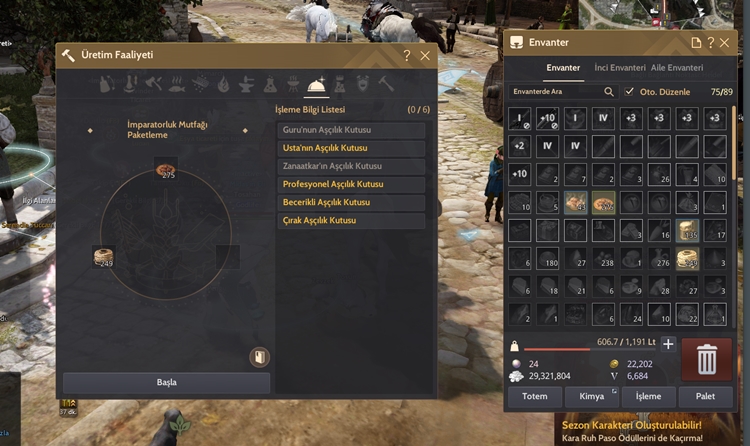Open the recipe notes book icon

[258, 357]
